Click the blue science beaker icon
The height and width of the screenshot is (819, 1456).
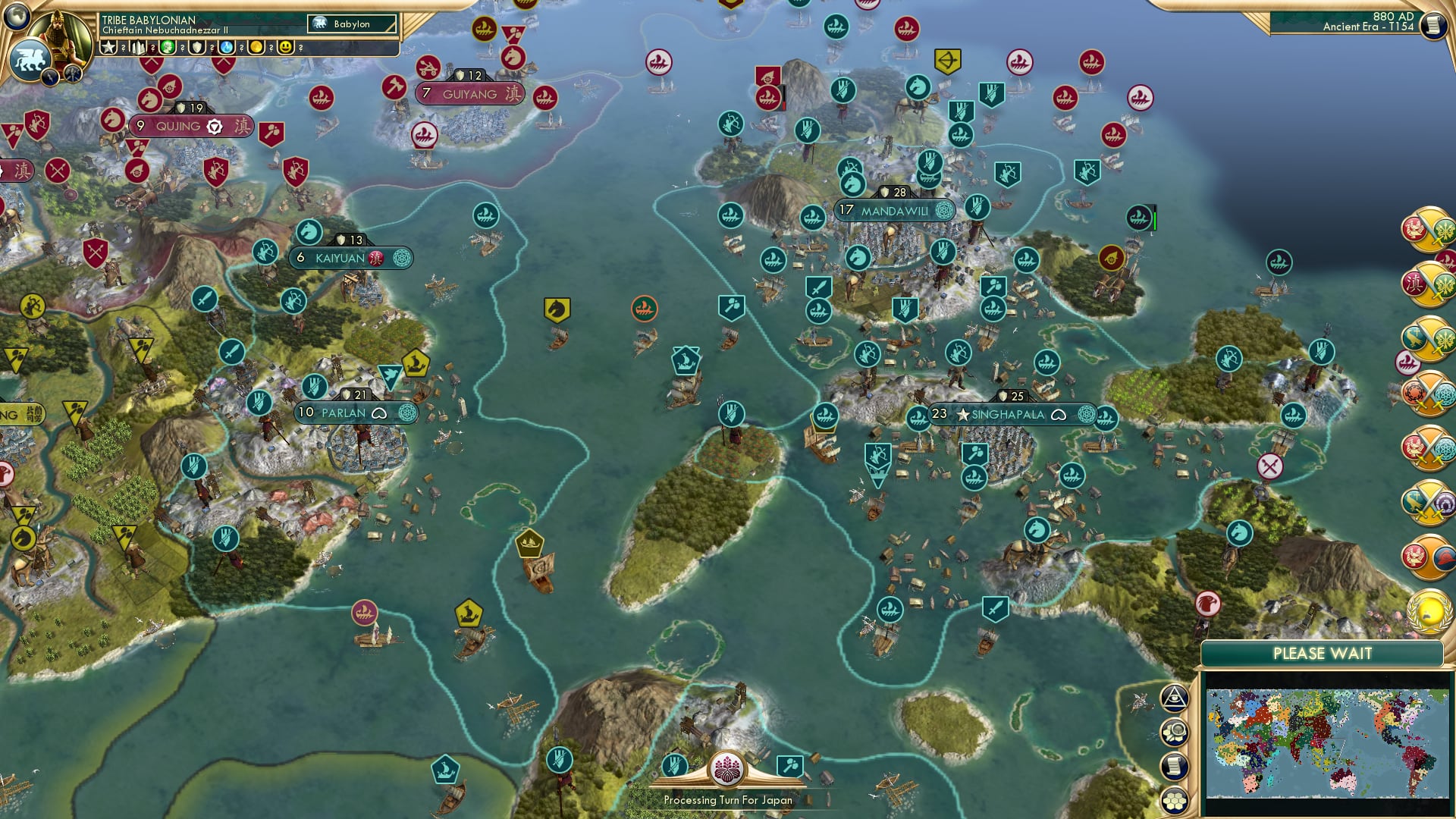[x=225, y=47]
